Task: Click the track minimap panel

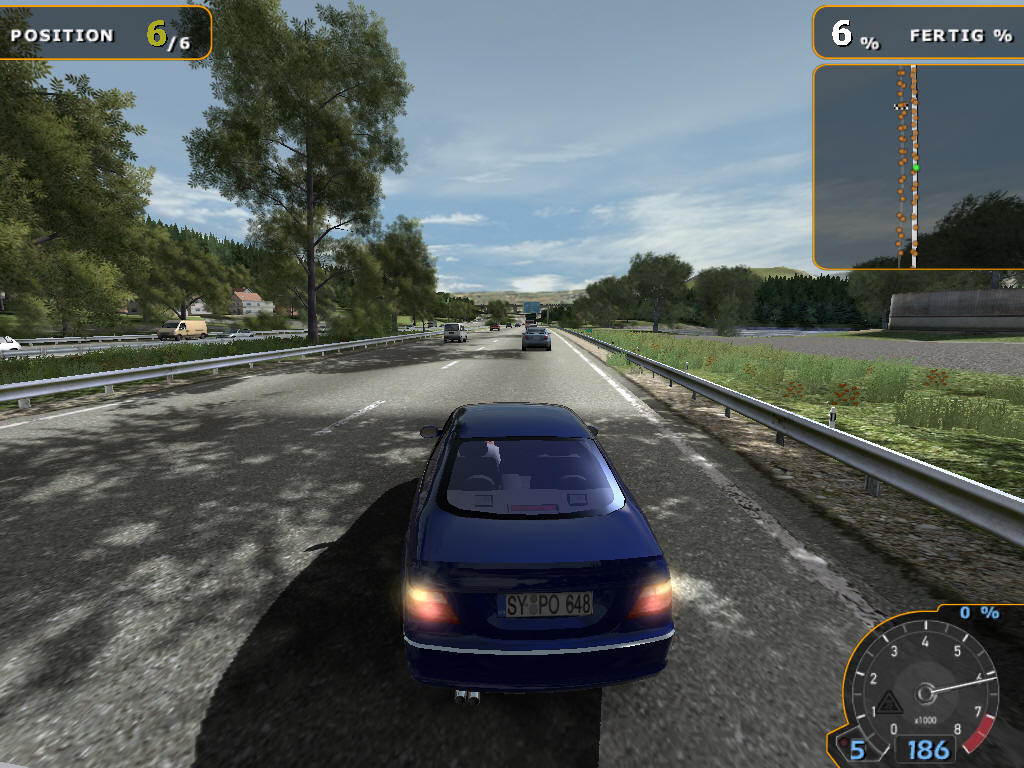Action: (x=917, y=167)
